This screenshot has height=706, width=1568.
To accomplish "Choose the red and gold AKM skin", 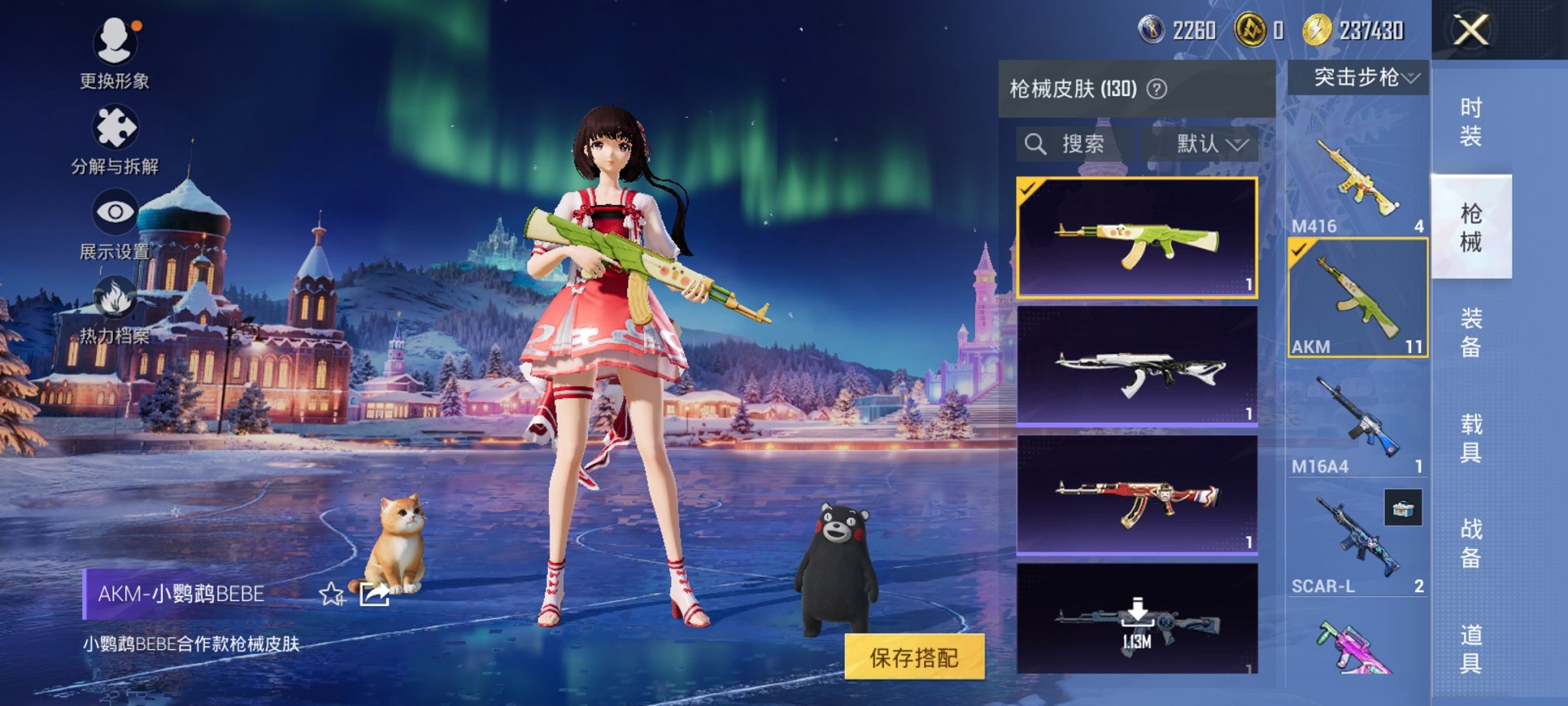I will pos(1137,495).
